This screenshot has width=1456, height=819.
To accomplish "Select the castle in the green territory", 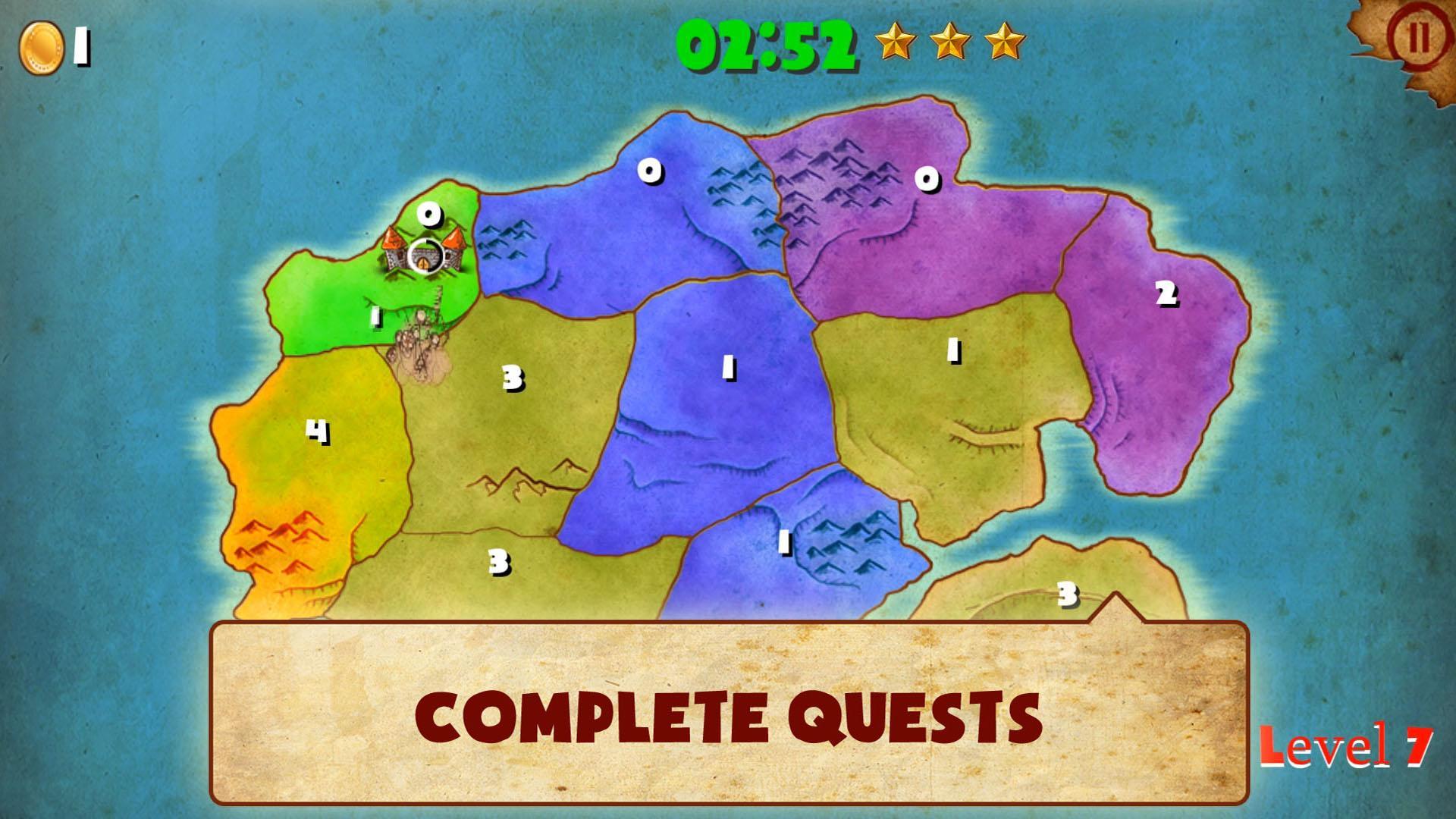I will pos(423,254).
